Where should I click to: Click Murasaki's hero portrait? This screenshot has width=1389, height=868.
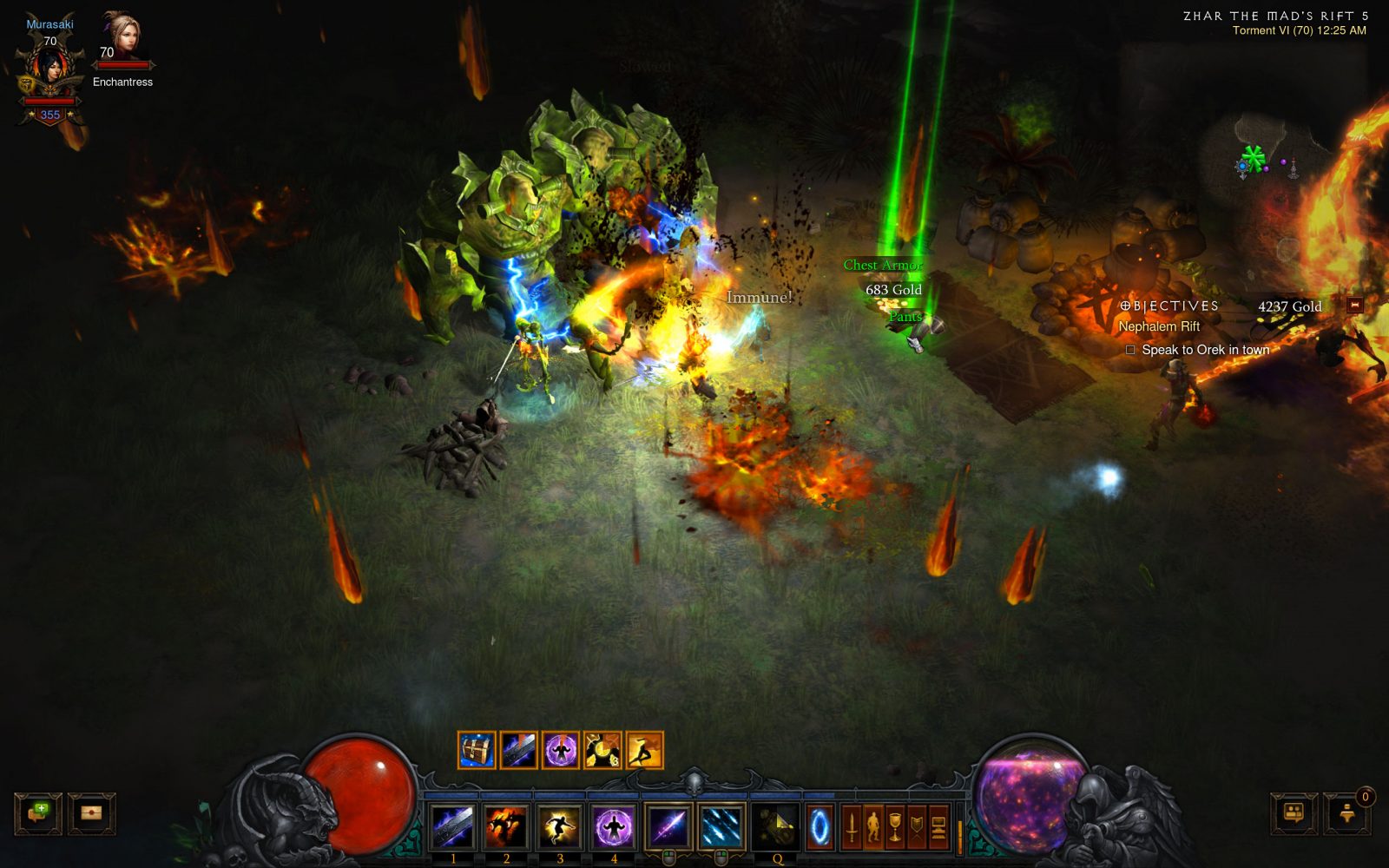[x=49, y=69]
